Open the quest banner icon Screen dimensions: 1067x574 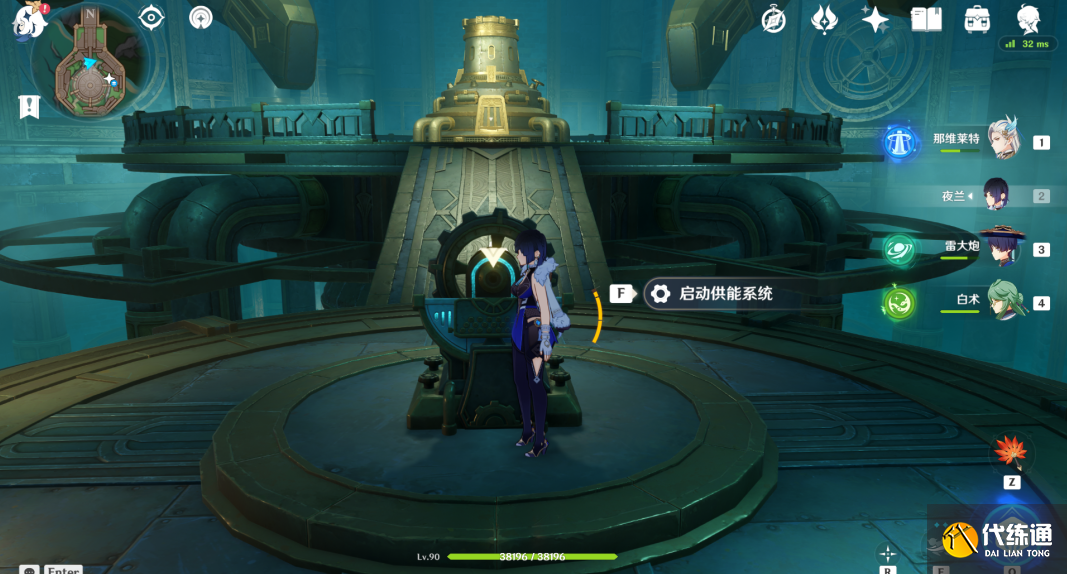29,107
